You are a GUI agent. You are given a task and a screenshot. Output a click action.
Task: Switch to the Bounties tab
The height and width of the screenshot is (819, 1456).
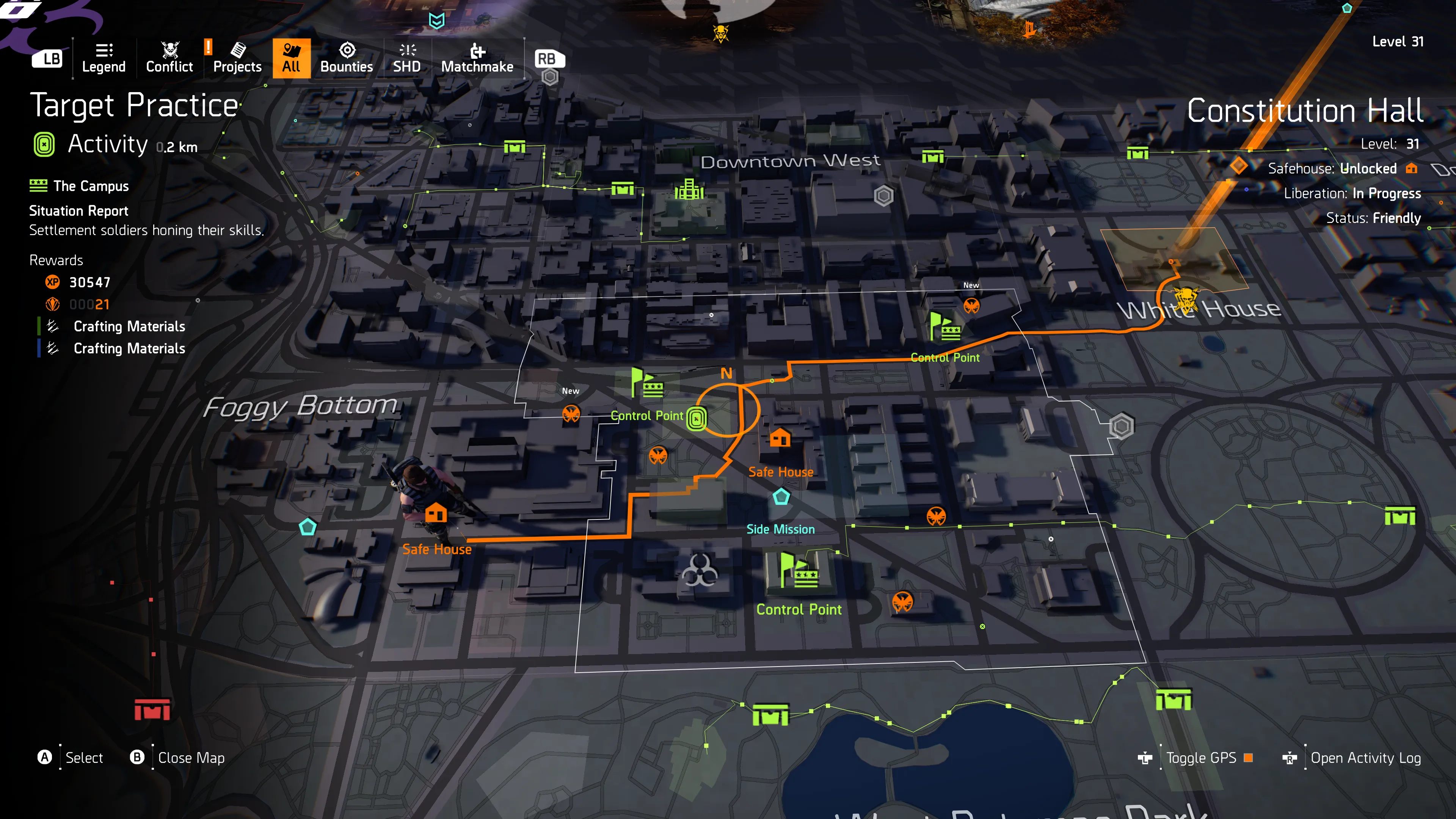347,58
